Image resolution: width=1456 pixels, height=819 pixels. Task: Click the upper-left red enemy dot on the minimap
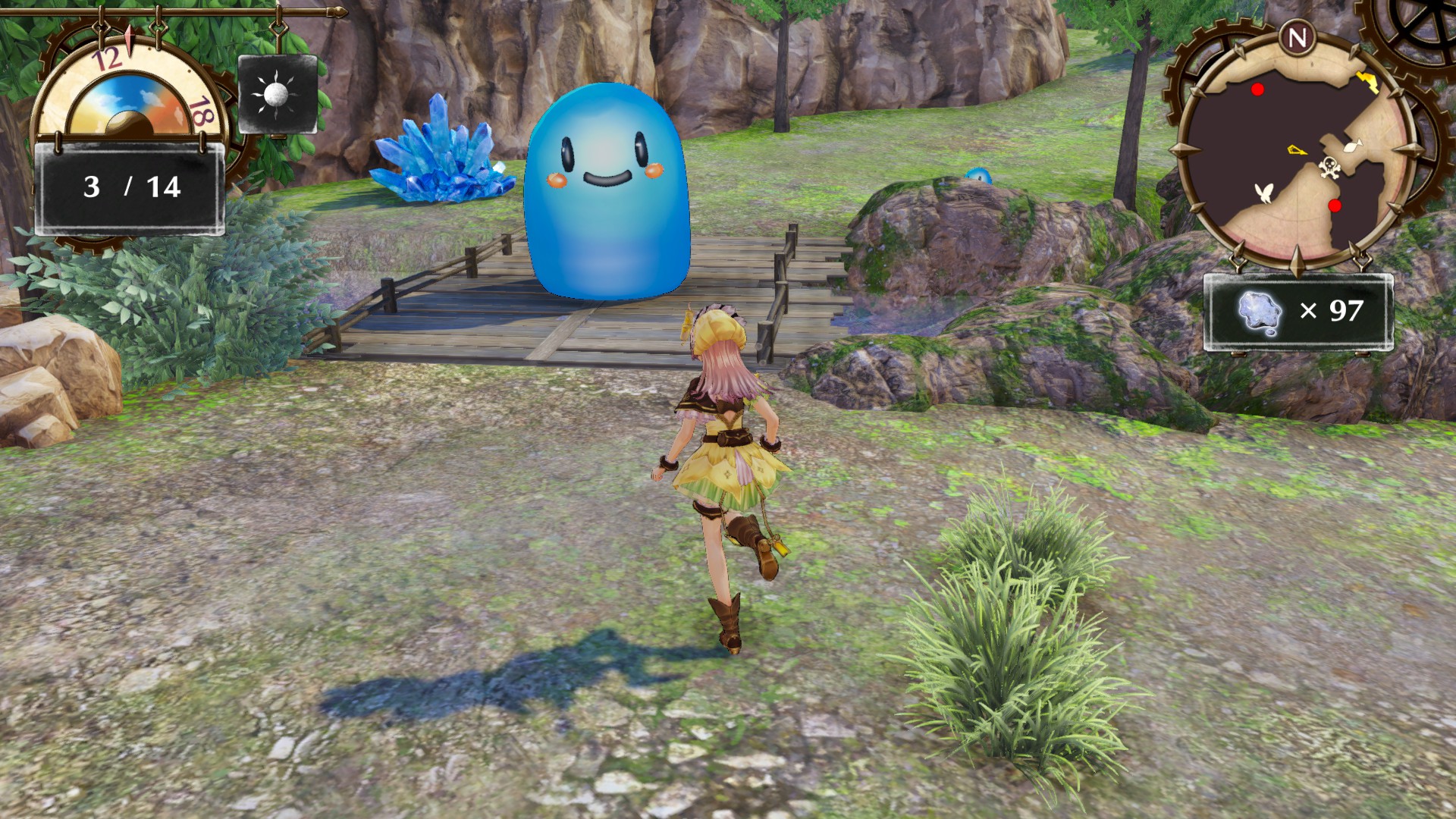pos(1257,89)
